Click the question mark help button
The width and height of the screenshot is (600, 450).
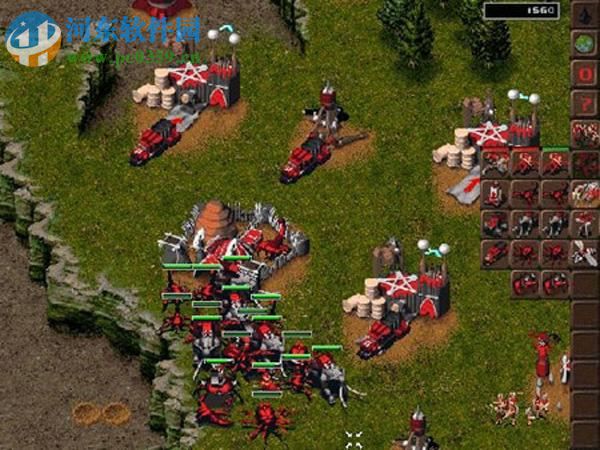click(x=584, y=103)
